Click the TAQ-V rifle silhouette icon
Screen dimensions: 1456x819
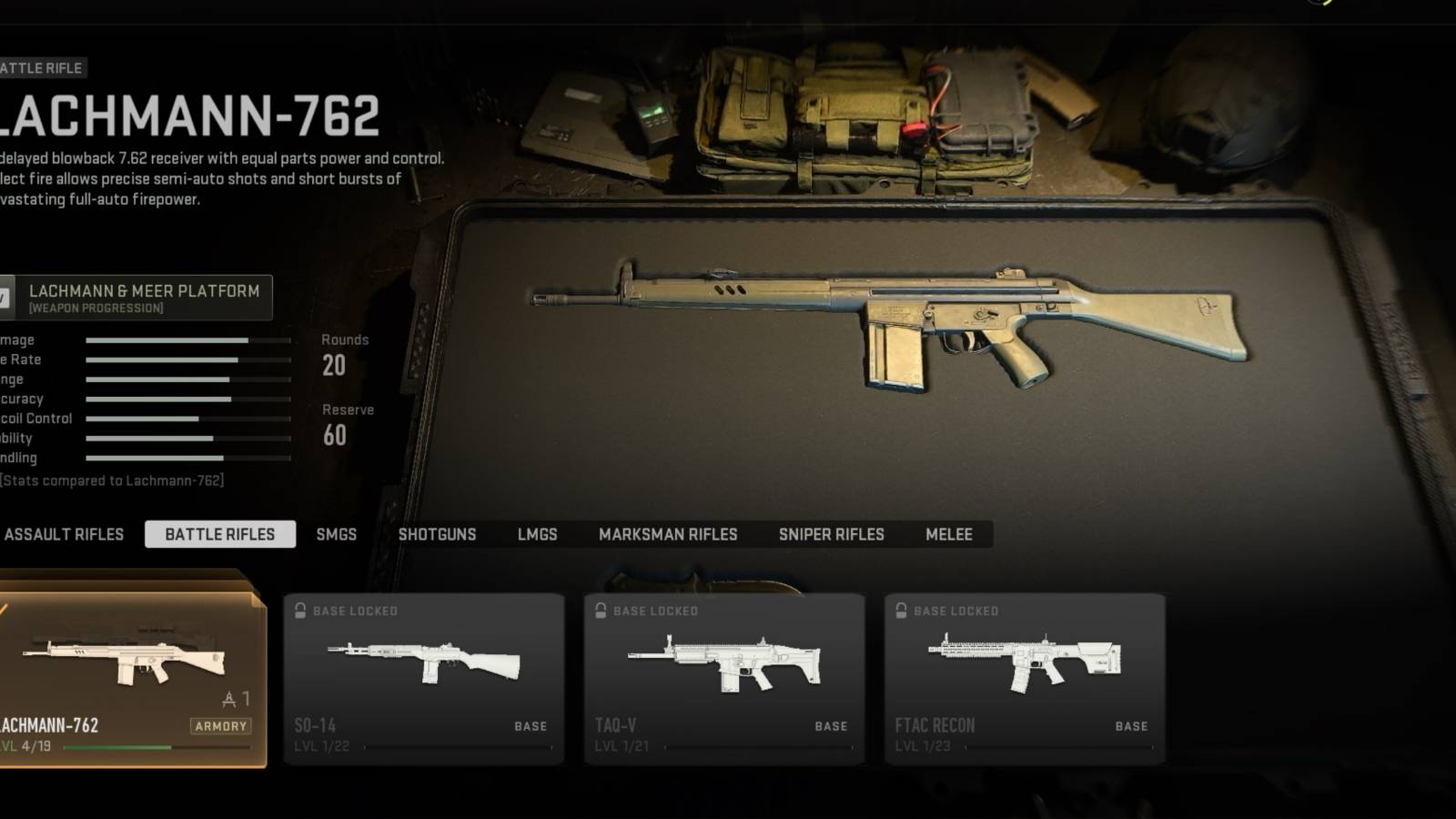click(723, 664)
